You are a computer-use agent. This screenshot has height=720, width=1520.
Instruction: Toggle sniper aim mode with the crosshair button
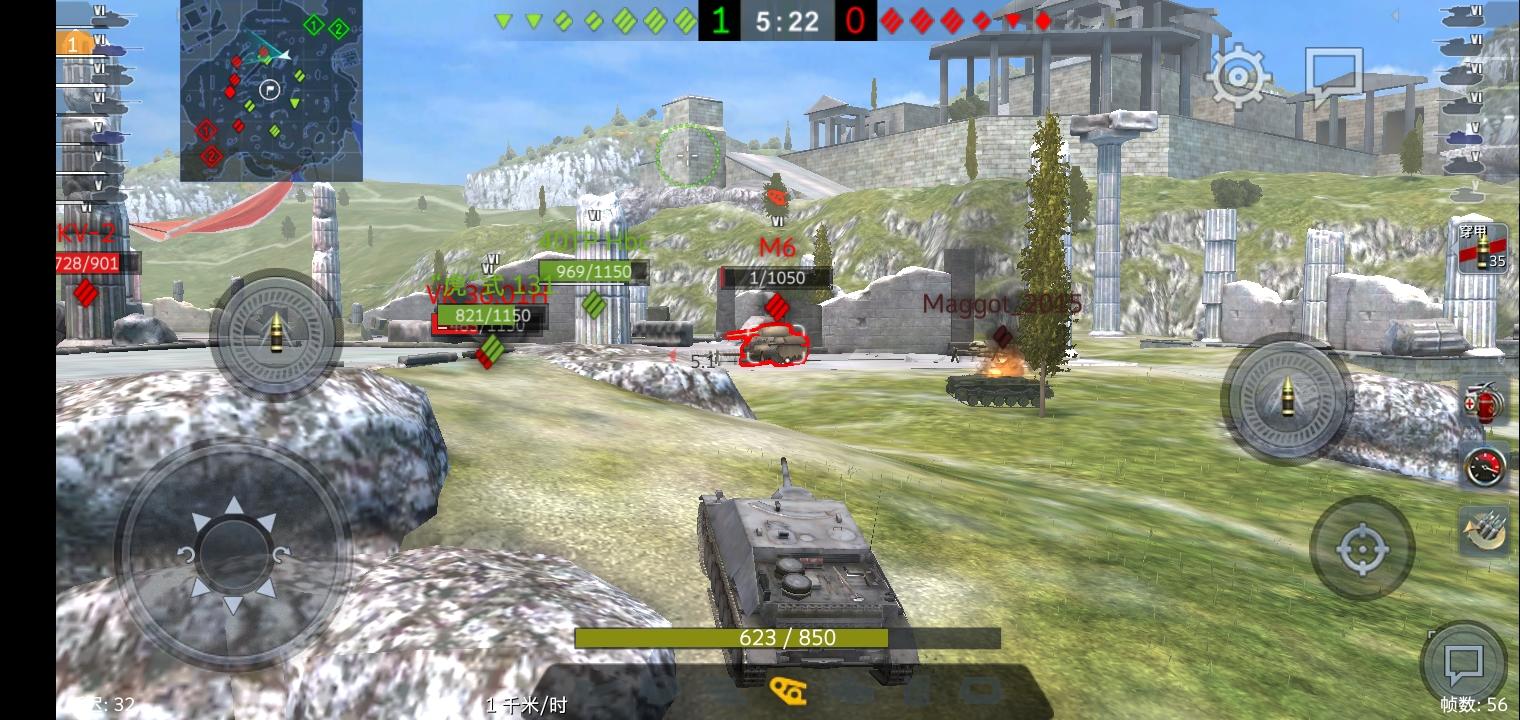point(1362,548)
